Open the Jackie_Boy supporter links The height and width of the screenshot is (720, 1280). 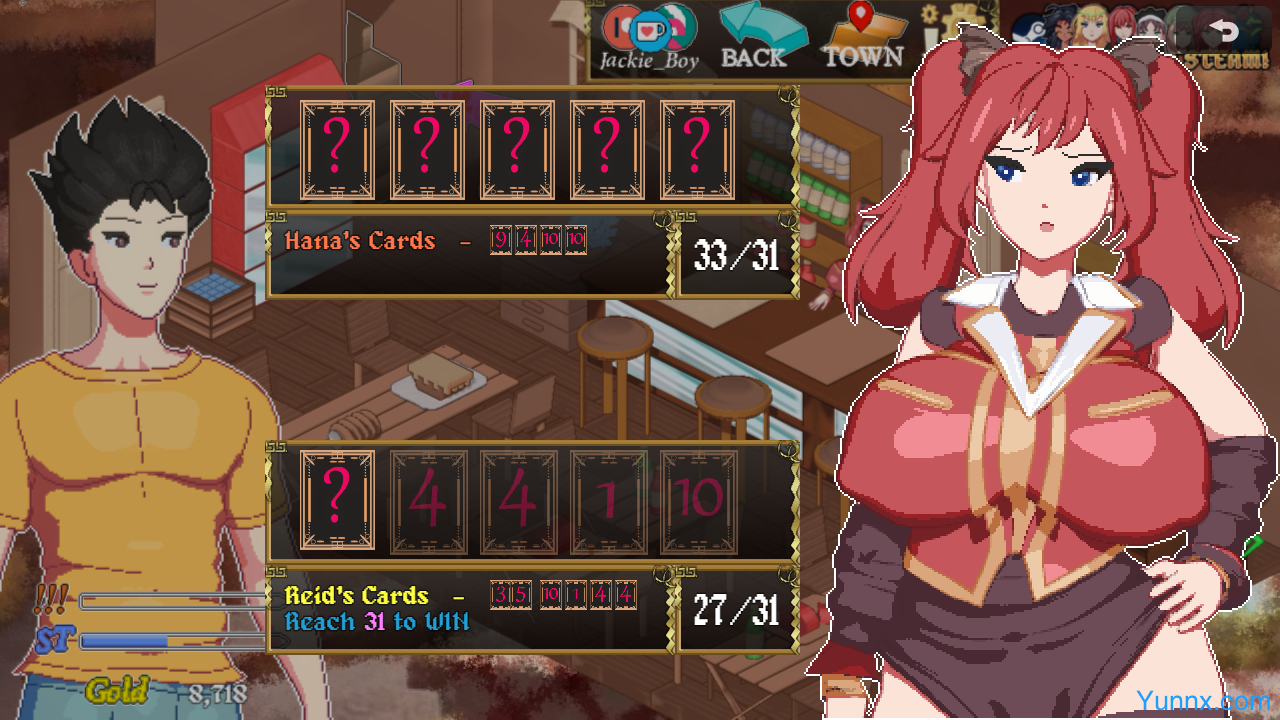coord(648,37)
